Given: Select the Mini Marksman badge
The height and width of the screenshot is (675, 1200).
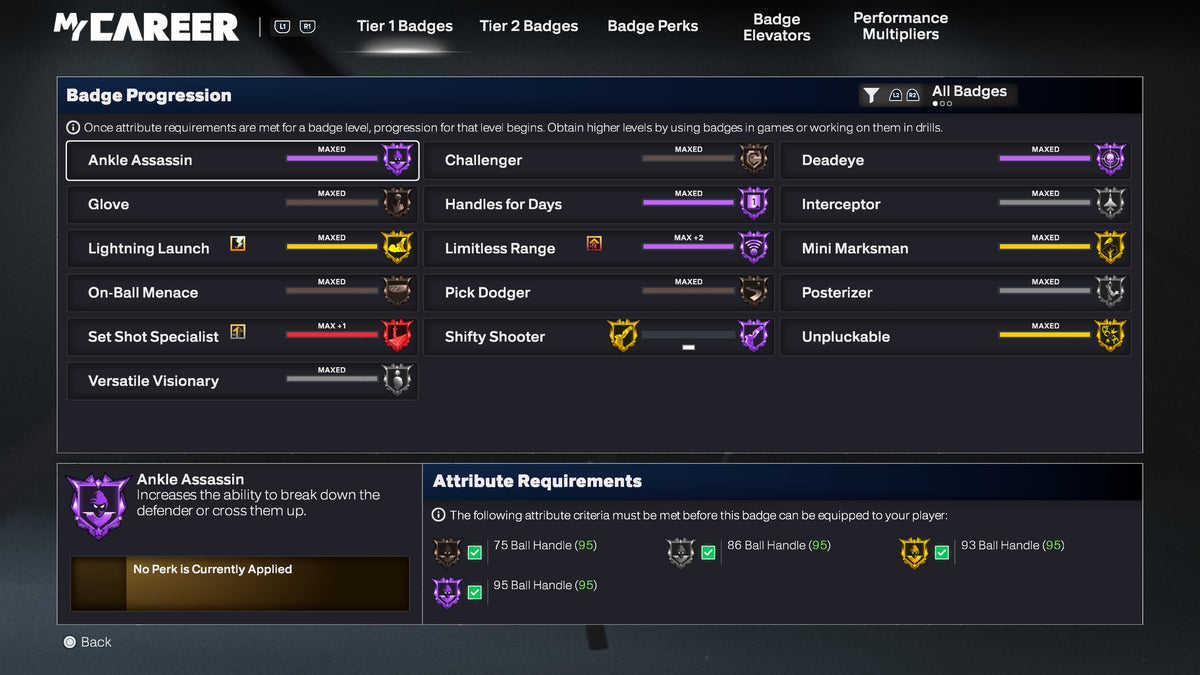Looking at the screenshot, I should (955, 248).
